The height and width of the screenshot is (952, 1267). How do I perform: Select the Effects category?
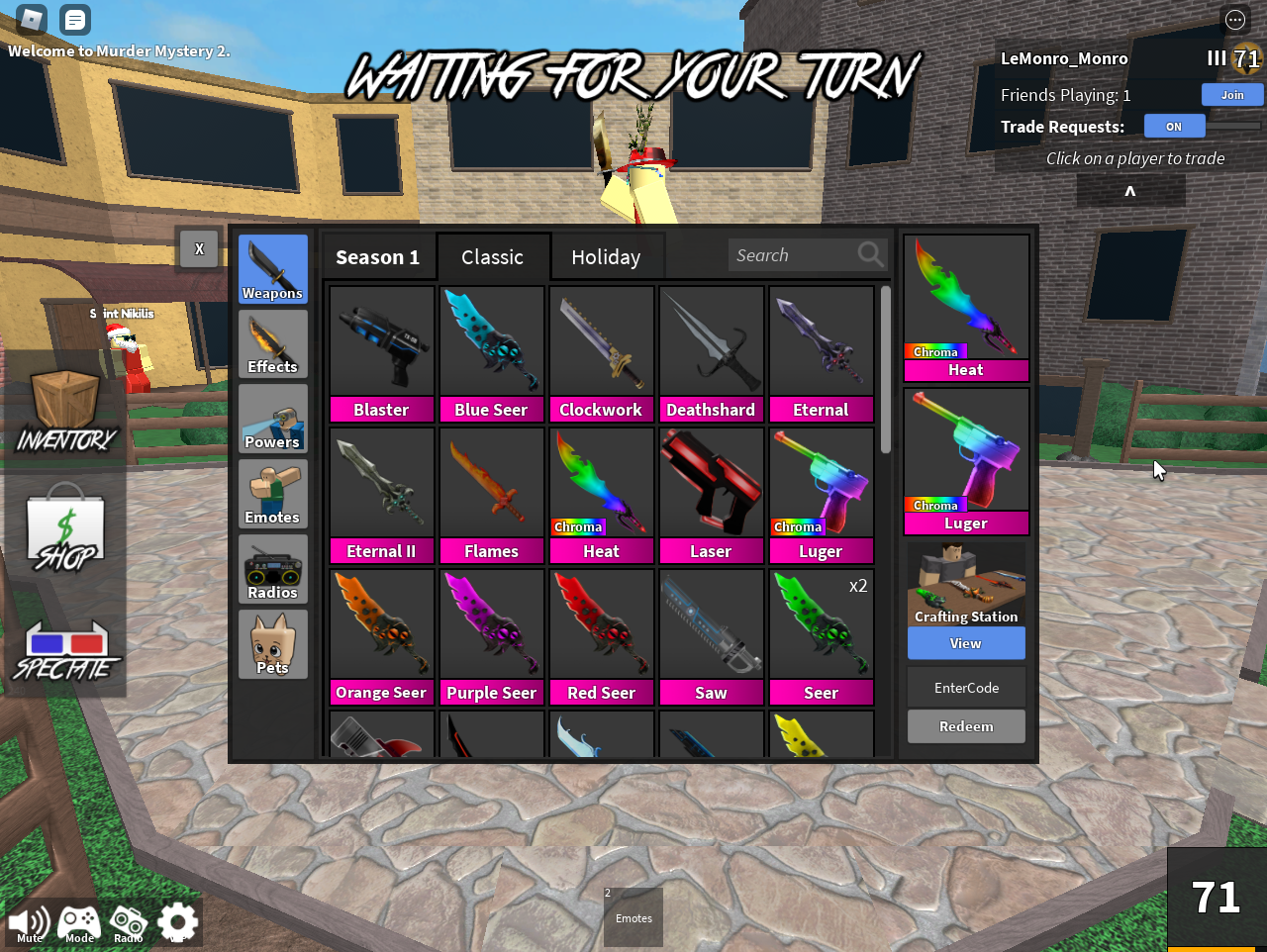pyautogui.click(x=272, y=343)
